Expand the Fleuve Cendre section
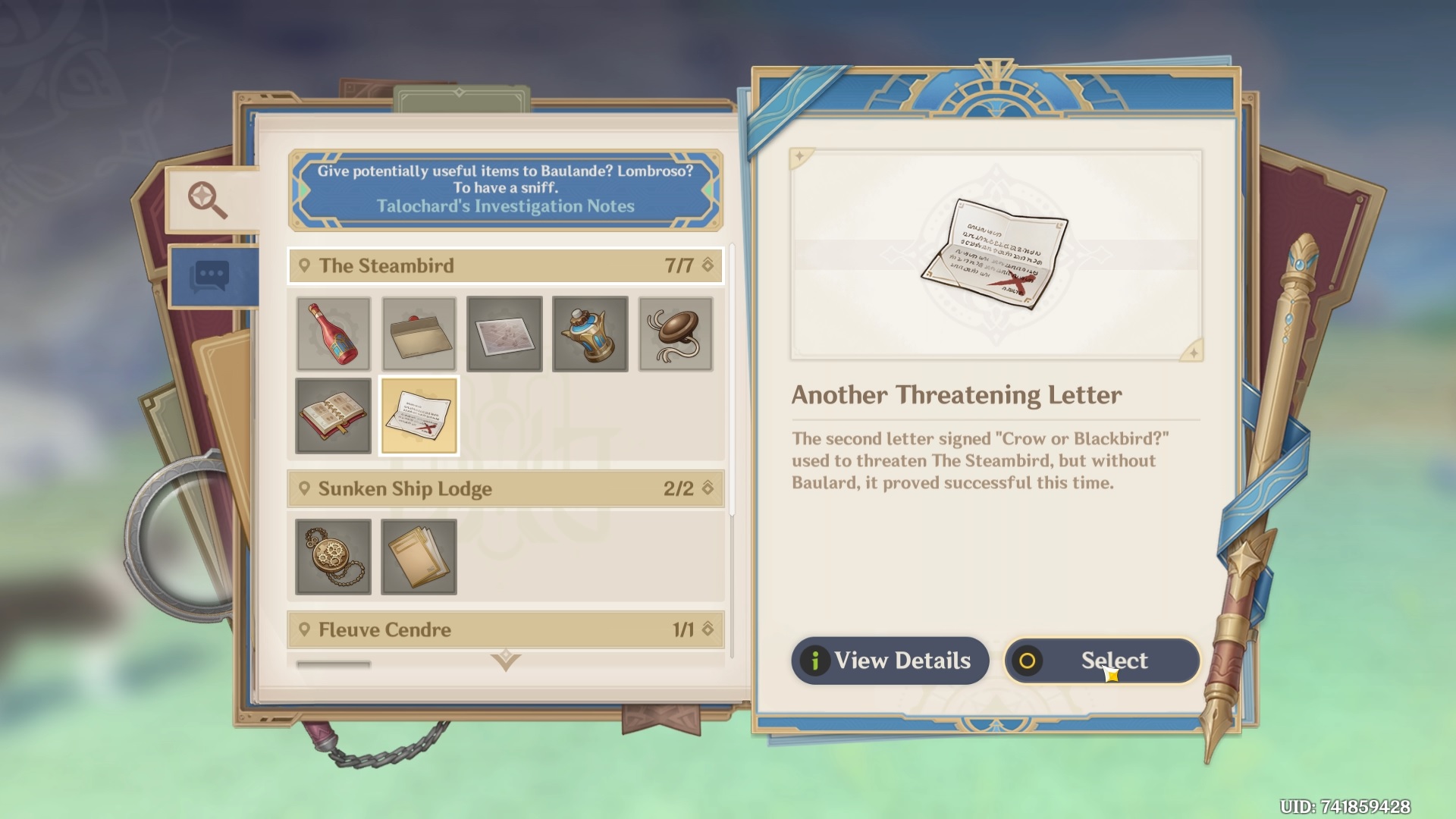This screenshot has height=819, width=1456. coord(505,629)
